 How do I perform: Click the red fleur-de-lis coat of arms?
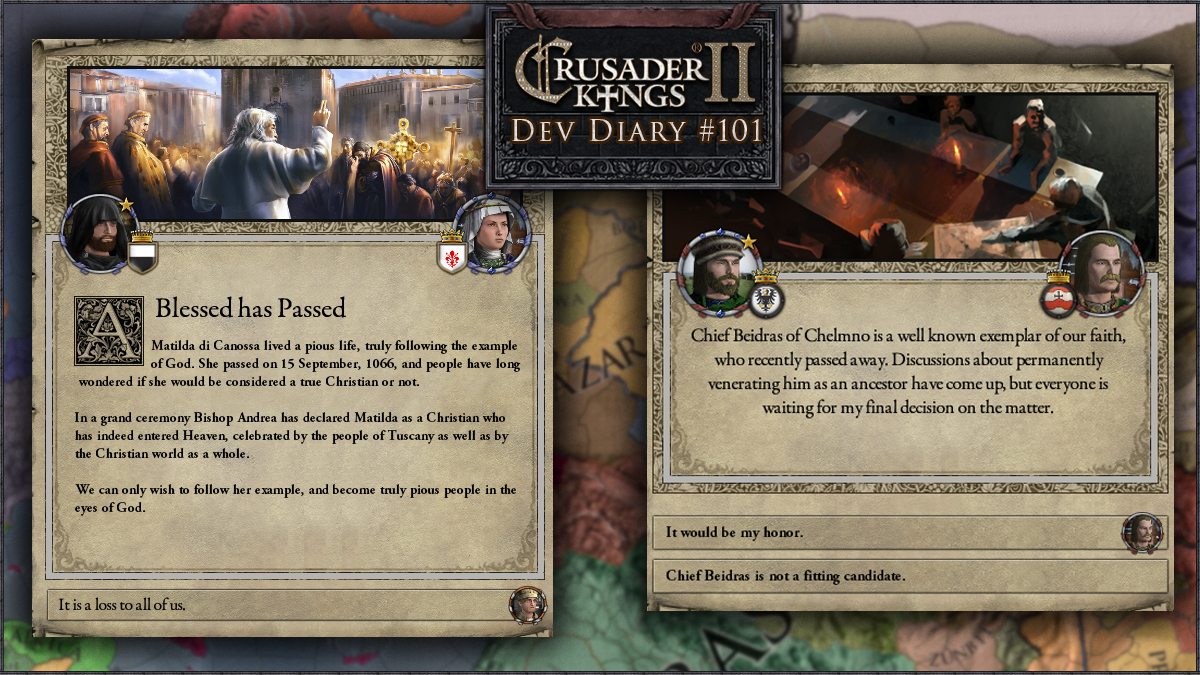click(x=451, y=256)
